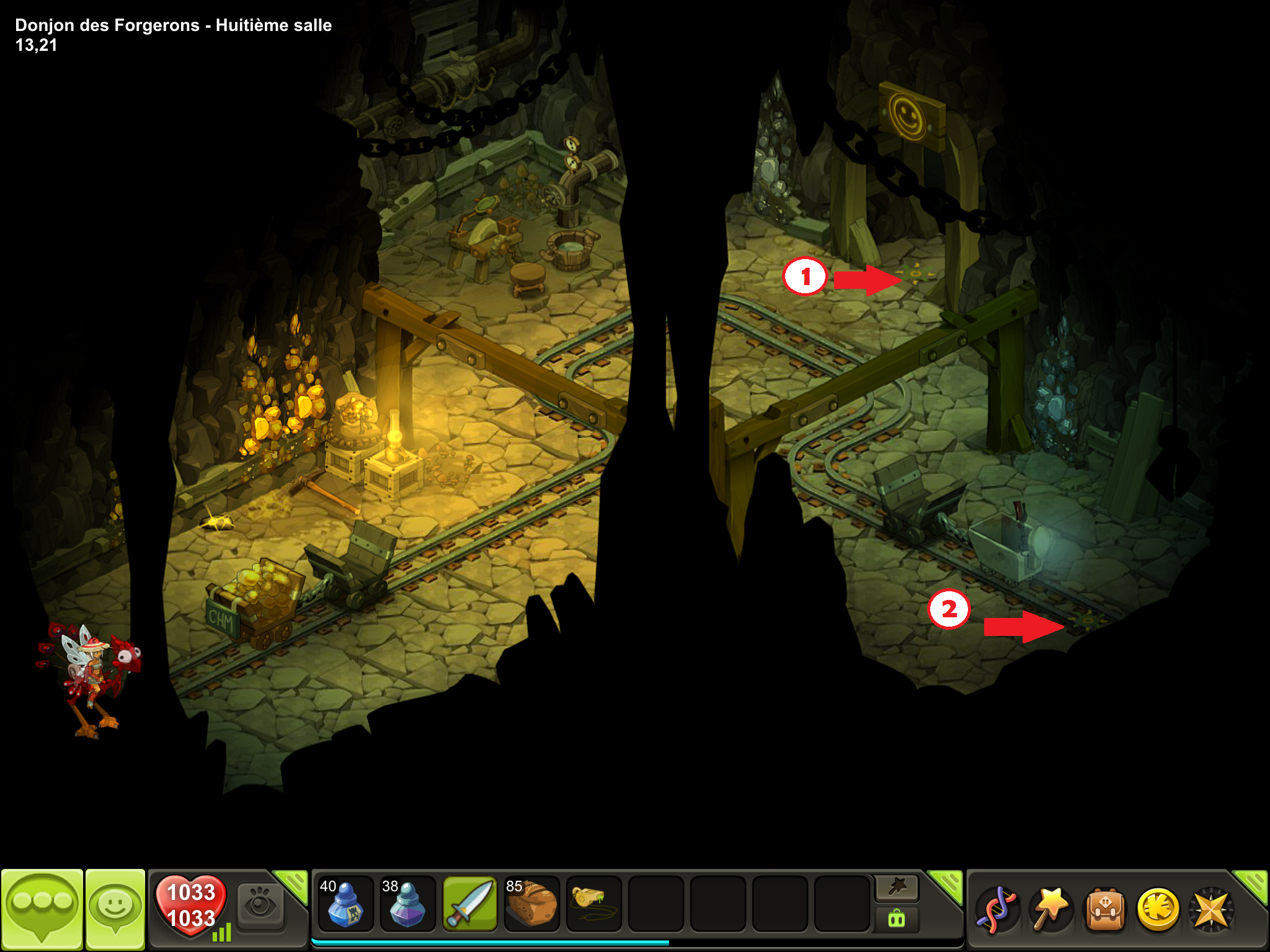
Task: Open the kamas gold coin shop
Action: [1158, 909]
